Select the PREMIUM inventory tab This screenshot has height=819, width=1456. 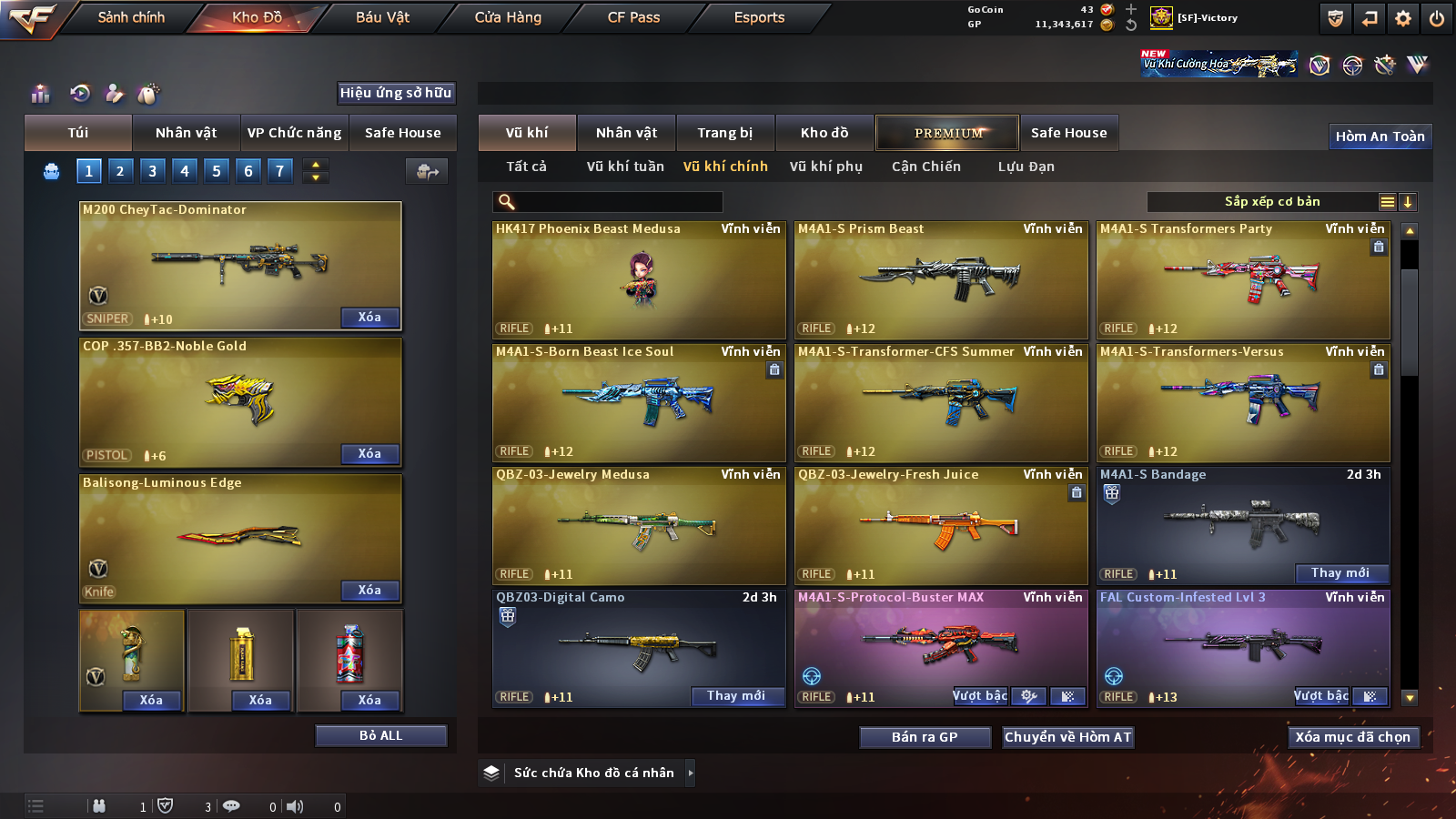click(947, 133)
